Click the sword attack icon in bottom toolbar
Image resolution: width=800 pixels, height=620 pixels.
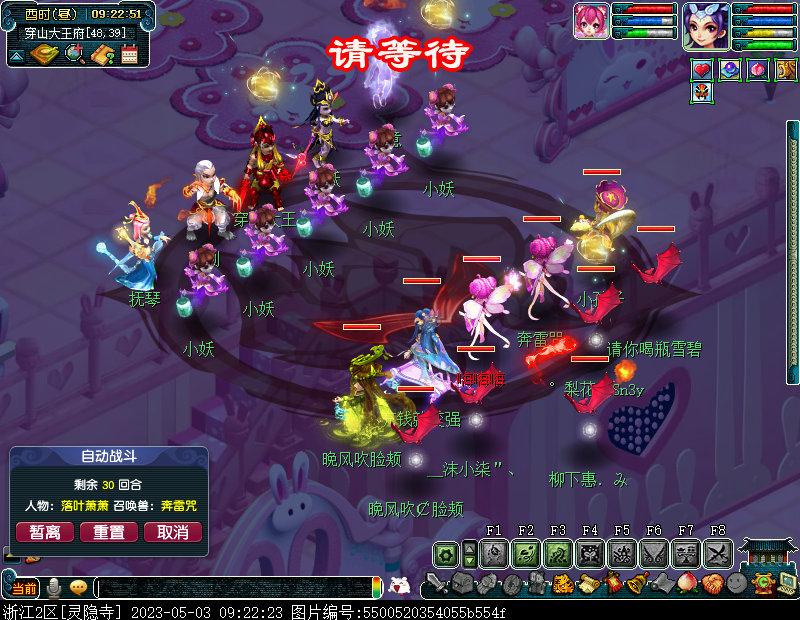click(436, 584)
